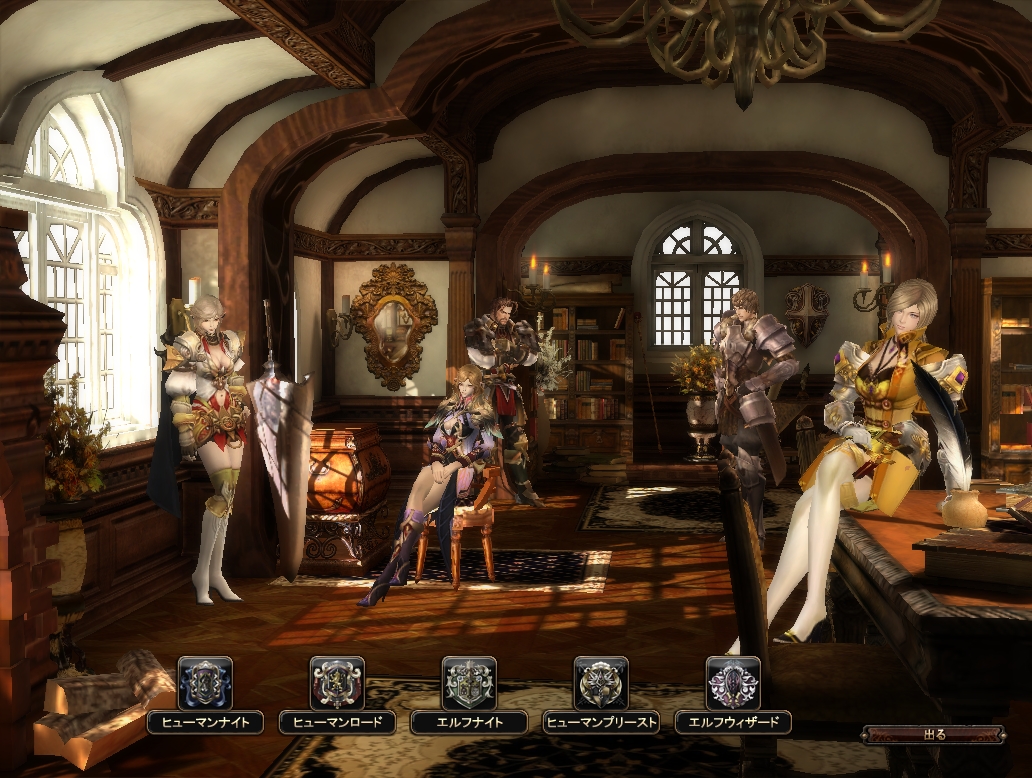Click the エルフナイト name label
The image size is (1032, 778).
pyautogui.click(x=469, y=722)
